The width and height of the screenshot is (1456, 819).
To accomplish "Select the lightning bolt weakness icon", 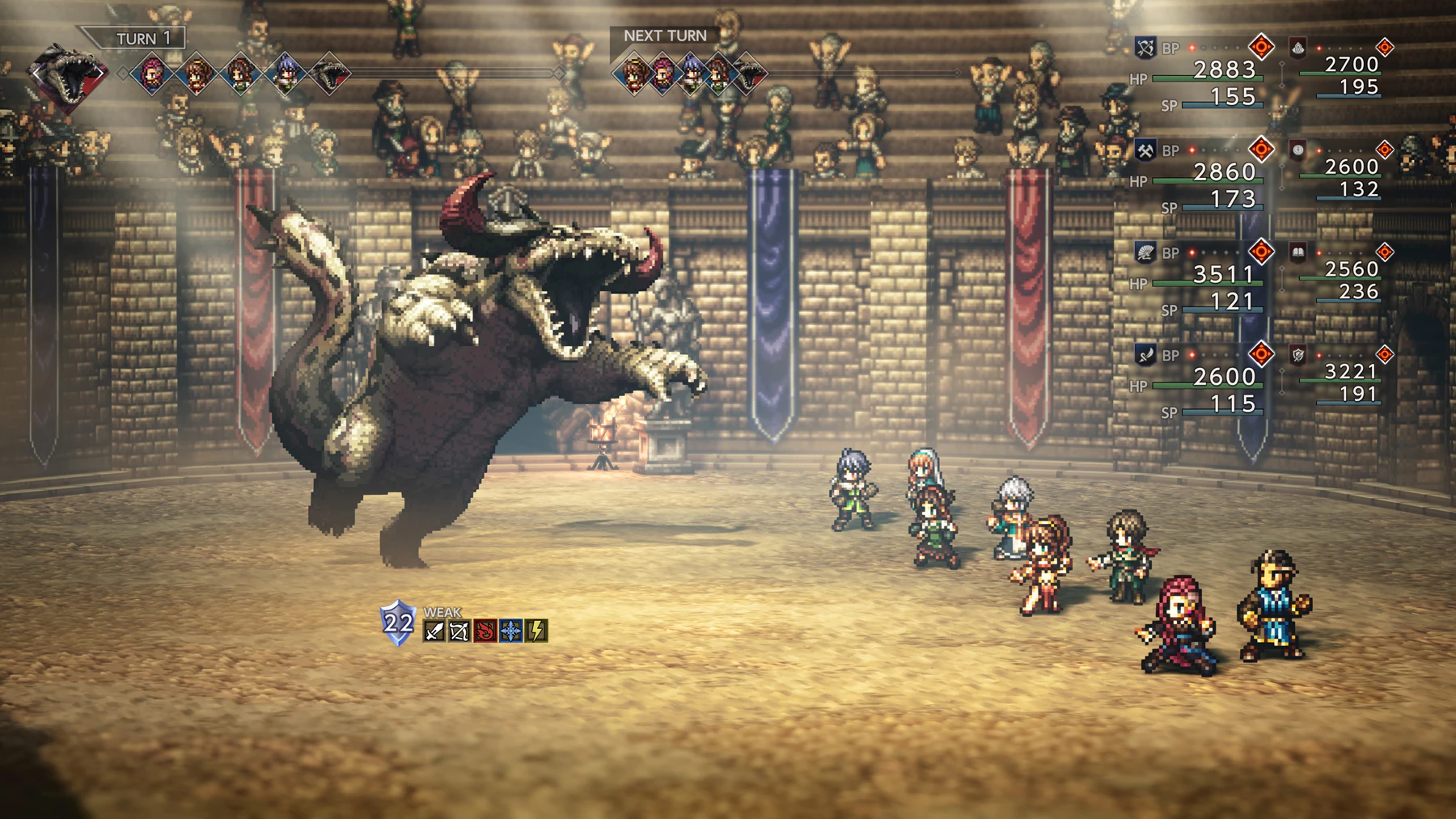I will (x=536, y=631).
